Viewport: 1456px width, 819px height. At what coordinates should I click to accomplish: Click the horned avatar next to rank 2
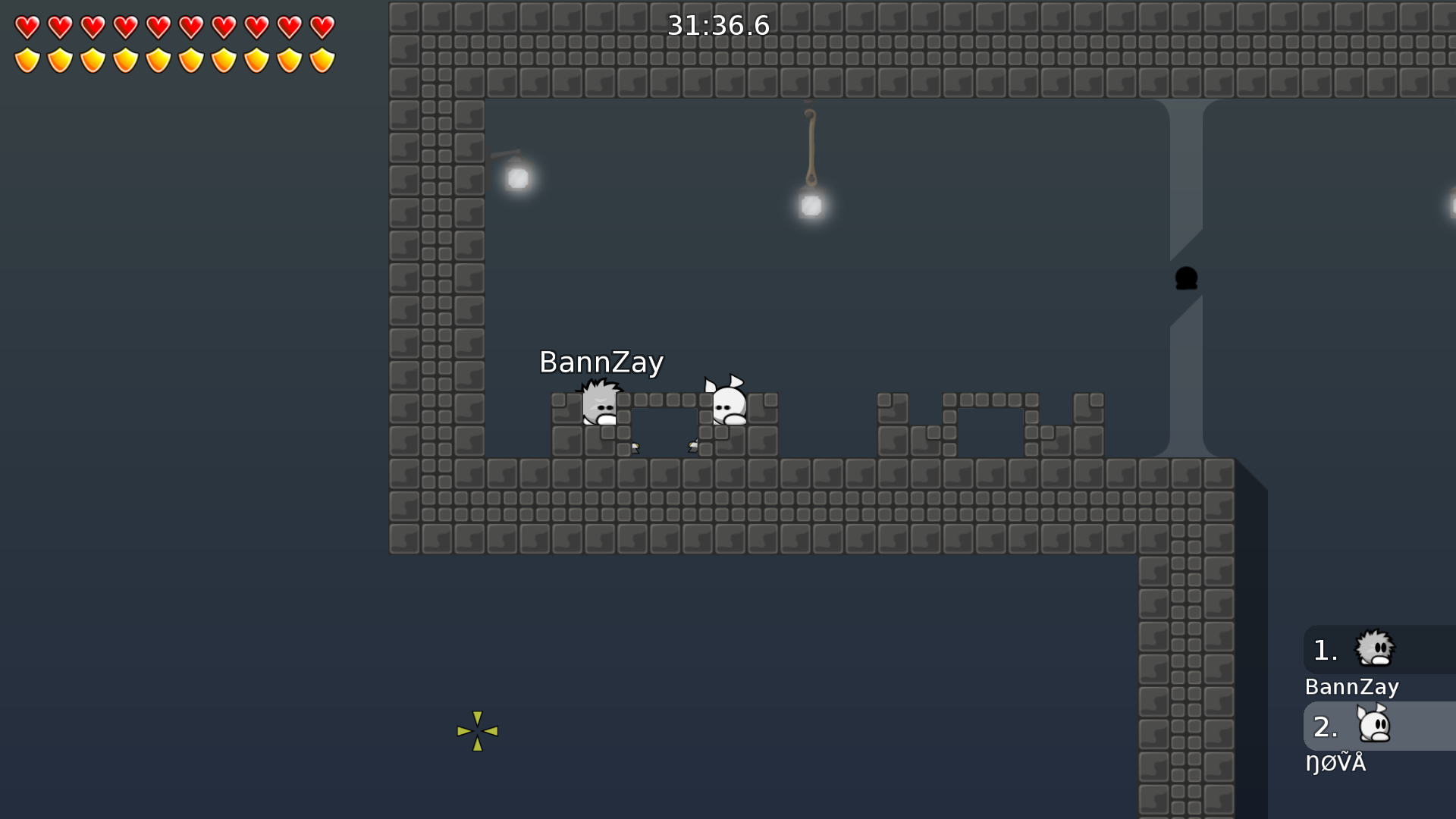[1374, 726]
